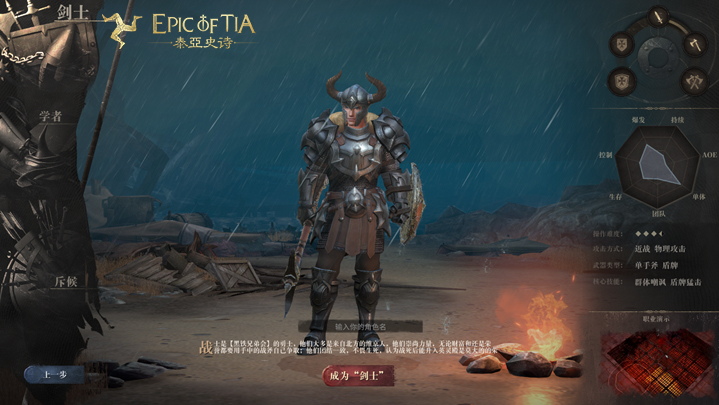
Task: Switch to the 斥候 (Scout) class
Action: 66,282
